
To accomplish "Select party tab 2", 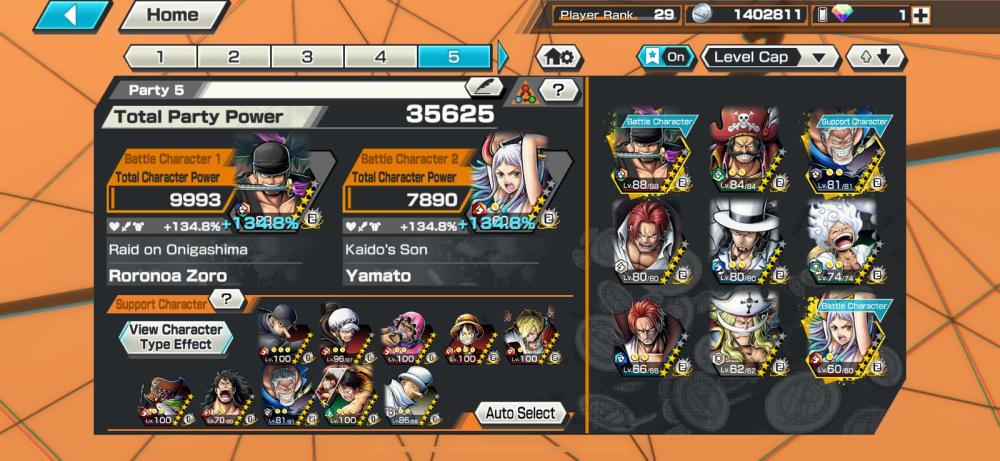I will (x=233, y=57).
